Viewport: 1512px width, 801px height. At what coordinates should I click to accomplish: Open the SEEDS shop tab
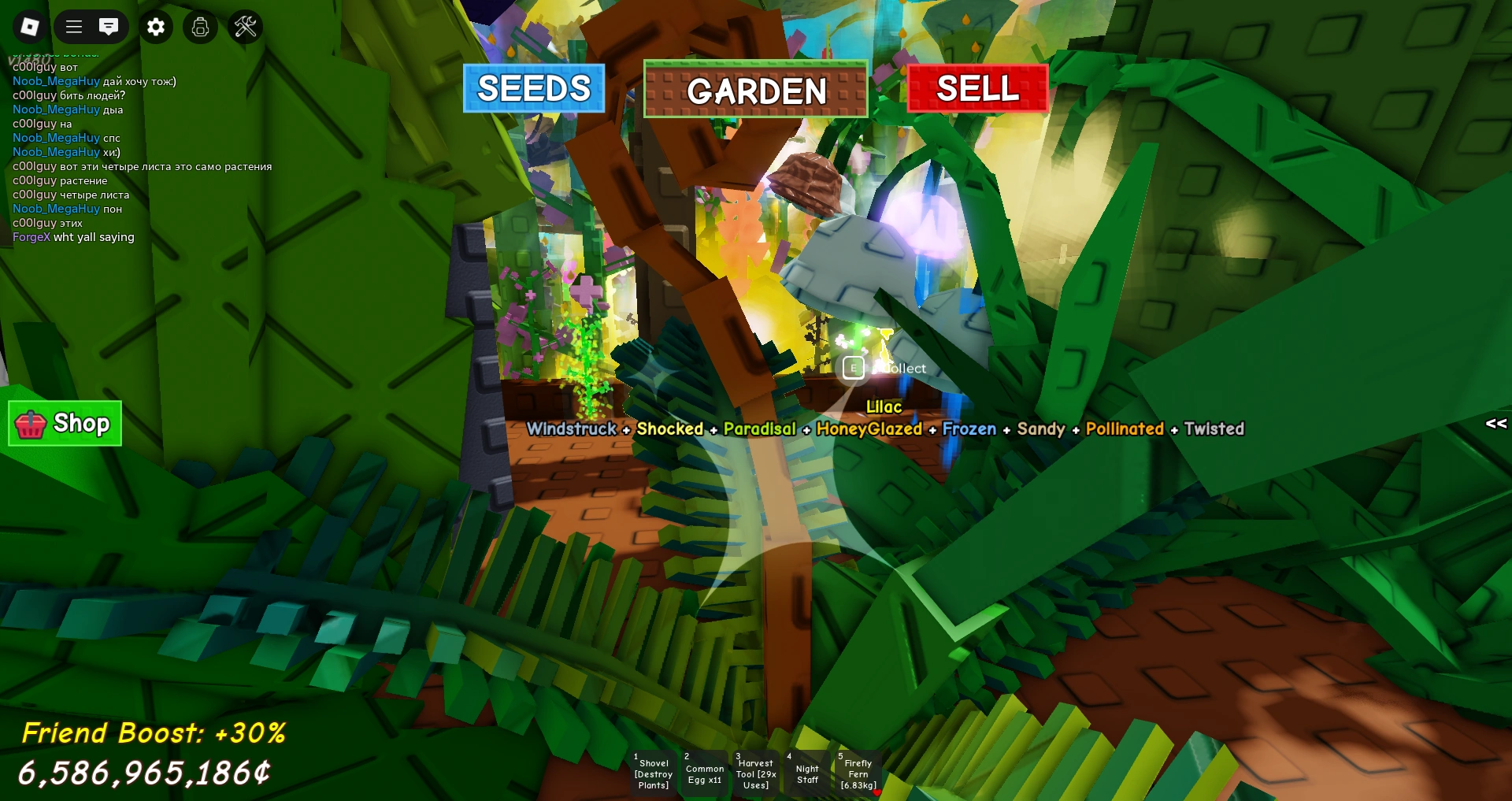pos(533,89)
